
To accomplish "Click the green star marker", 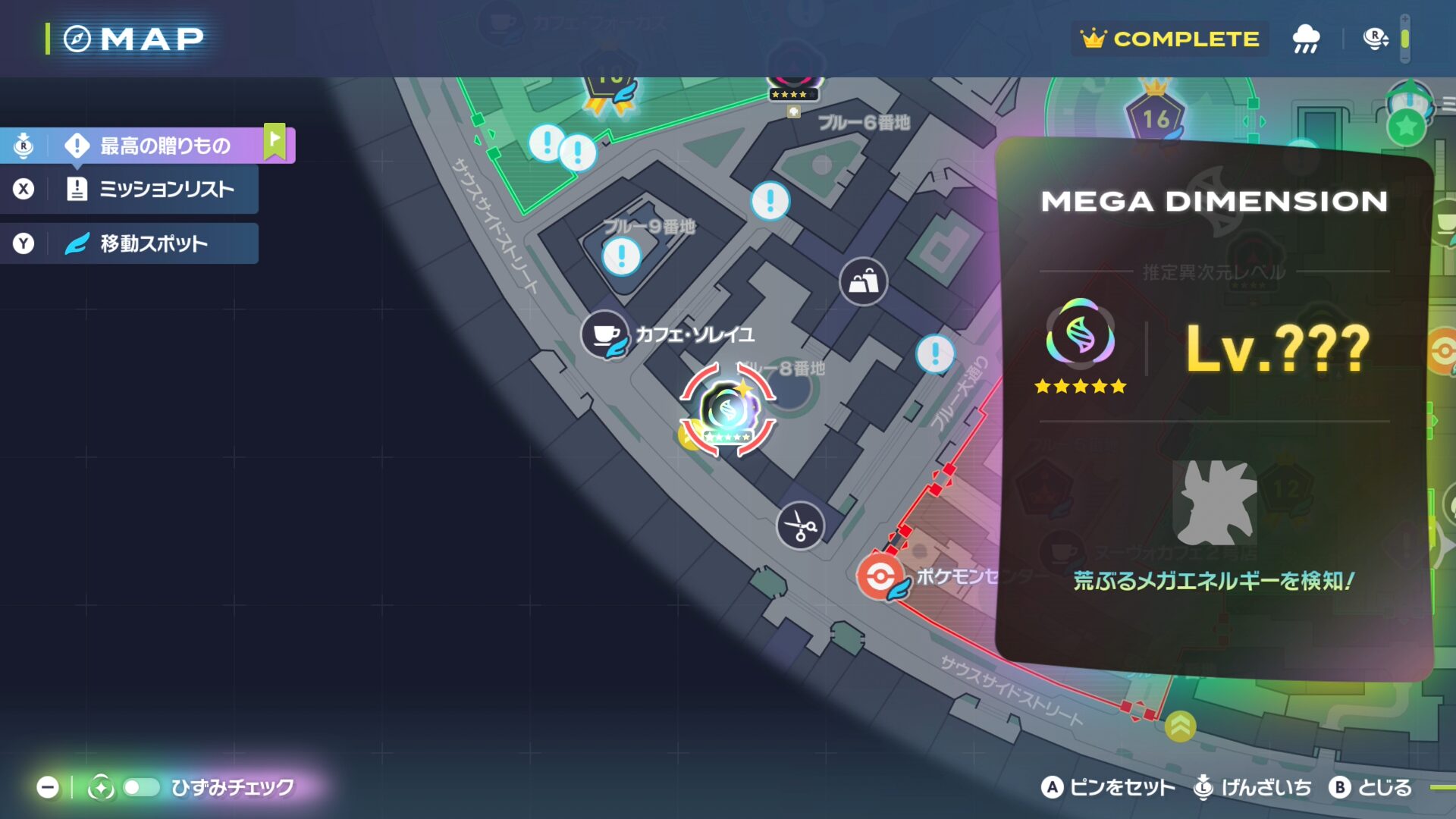I will click(1407, 127).
